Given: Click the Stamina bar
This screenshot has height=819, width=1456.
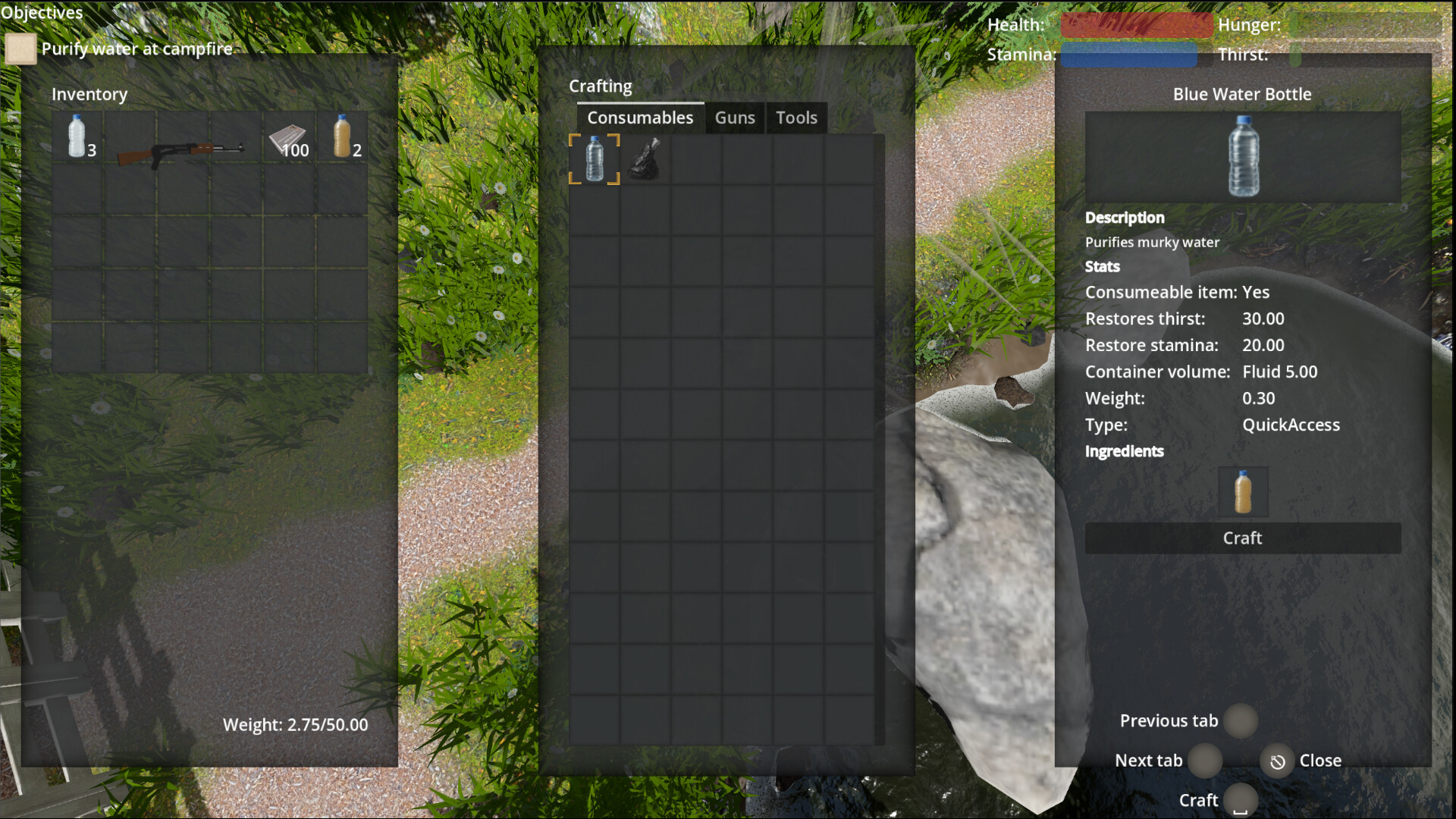Looking at the screenshot, I should click(x=1128, y=54).
